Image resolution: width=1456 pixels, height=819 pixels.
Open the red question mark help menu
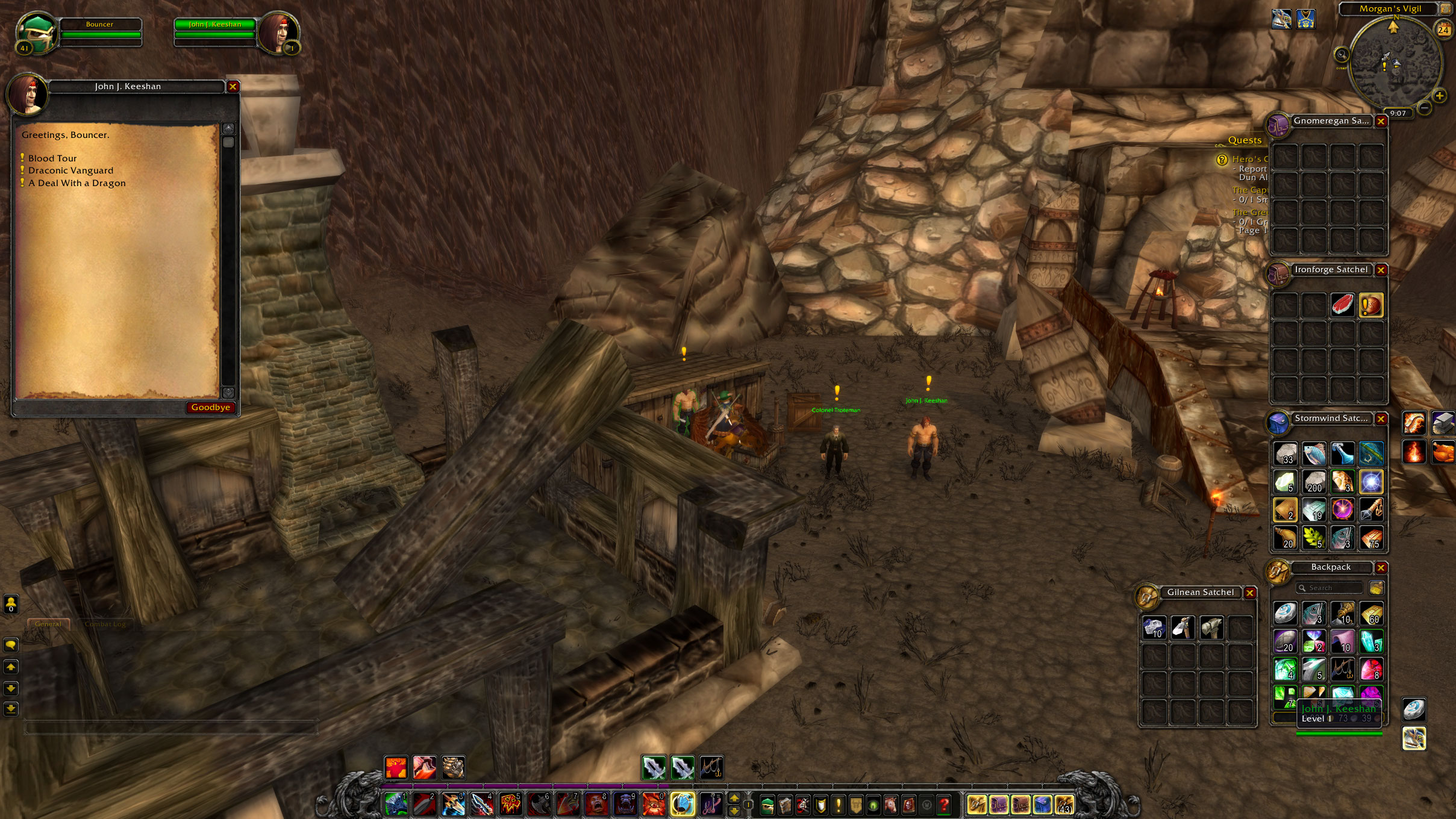click(x=944, y=804)
